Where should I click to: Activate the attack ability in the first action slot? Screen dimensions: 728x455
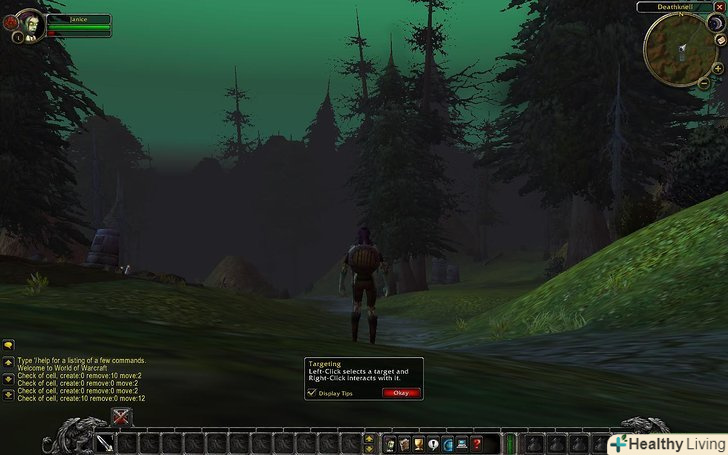[x=105, y=442]
